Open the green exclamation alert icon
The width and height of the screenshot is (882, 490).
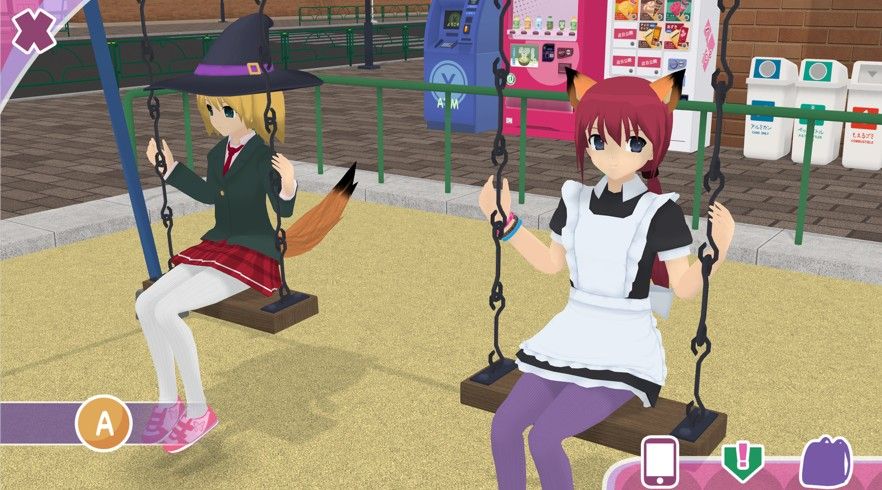pyautogui.click(x=741, y=462)
